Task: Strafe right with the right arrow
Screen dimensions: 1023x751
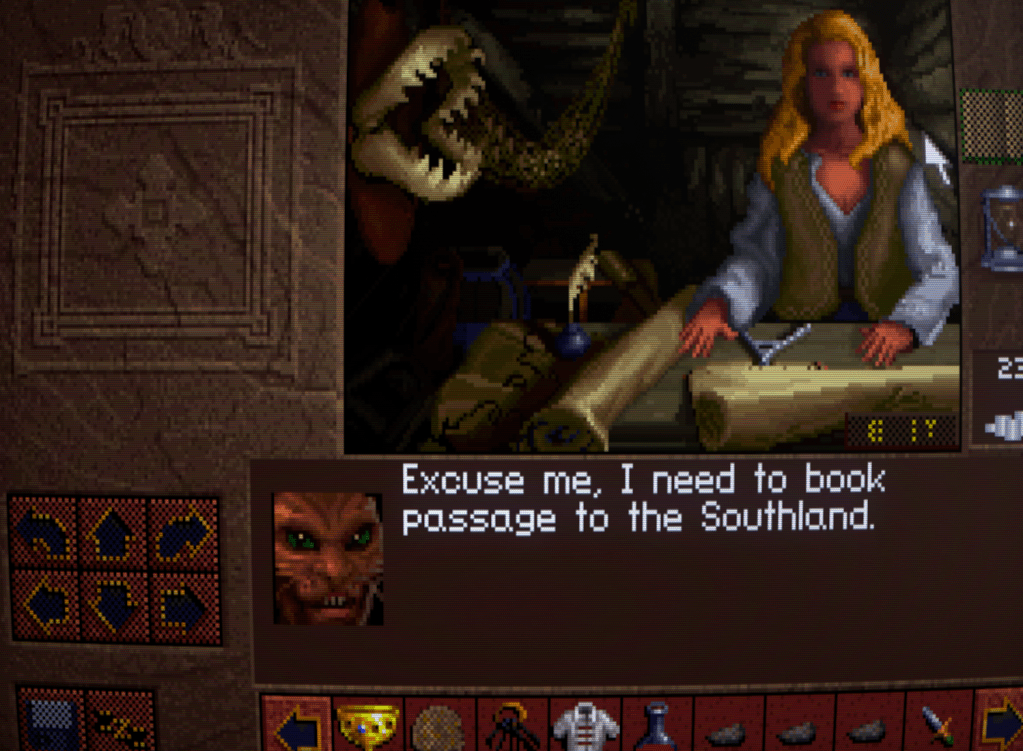Action: (x=183, y=605)
